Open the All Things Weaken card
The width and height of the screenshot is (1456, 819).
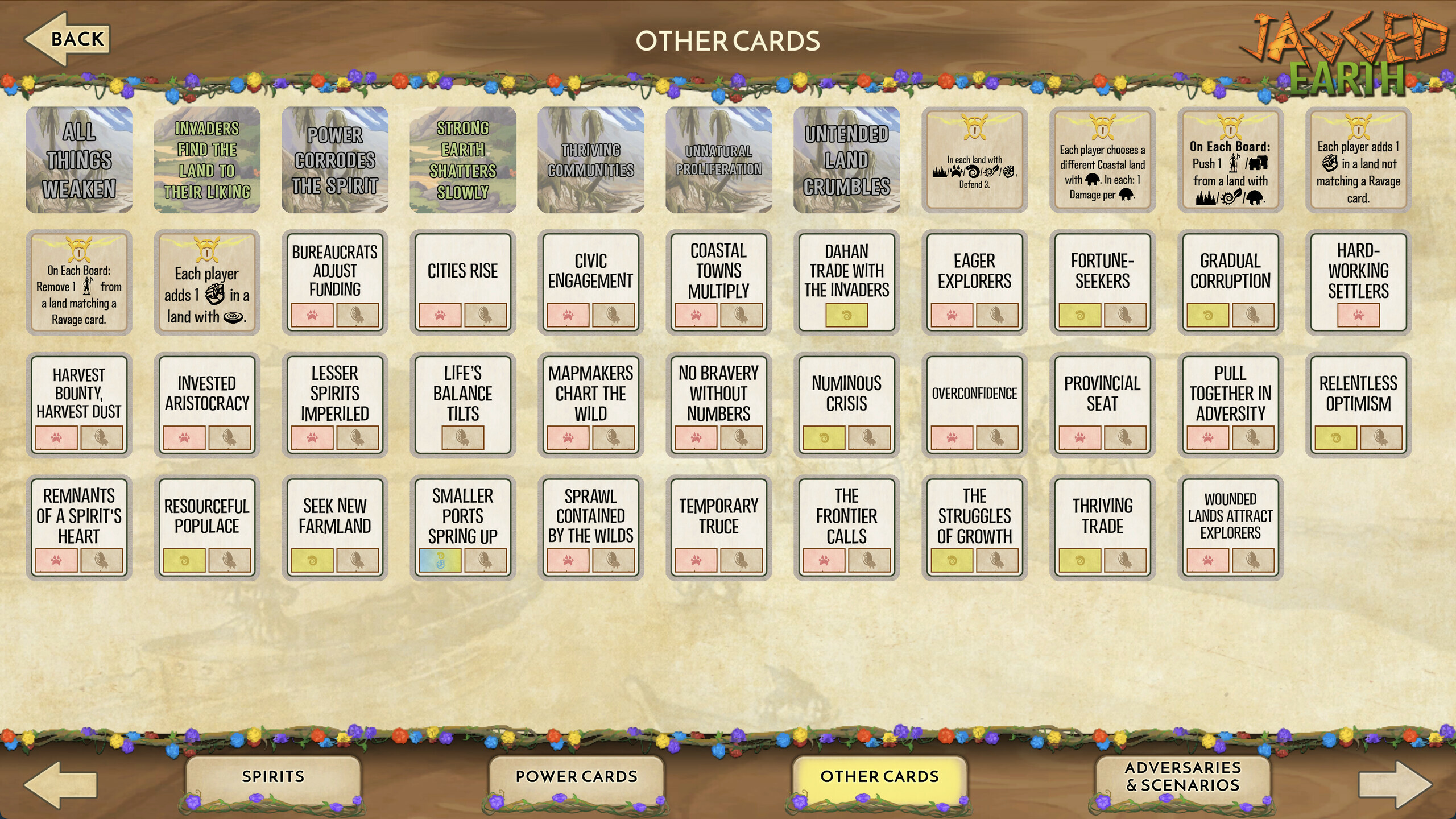coord(80,159)
